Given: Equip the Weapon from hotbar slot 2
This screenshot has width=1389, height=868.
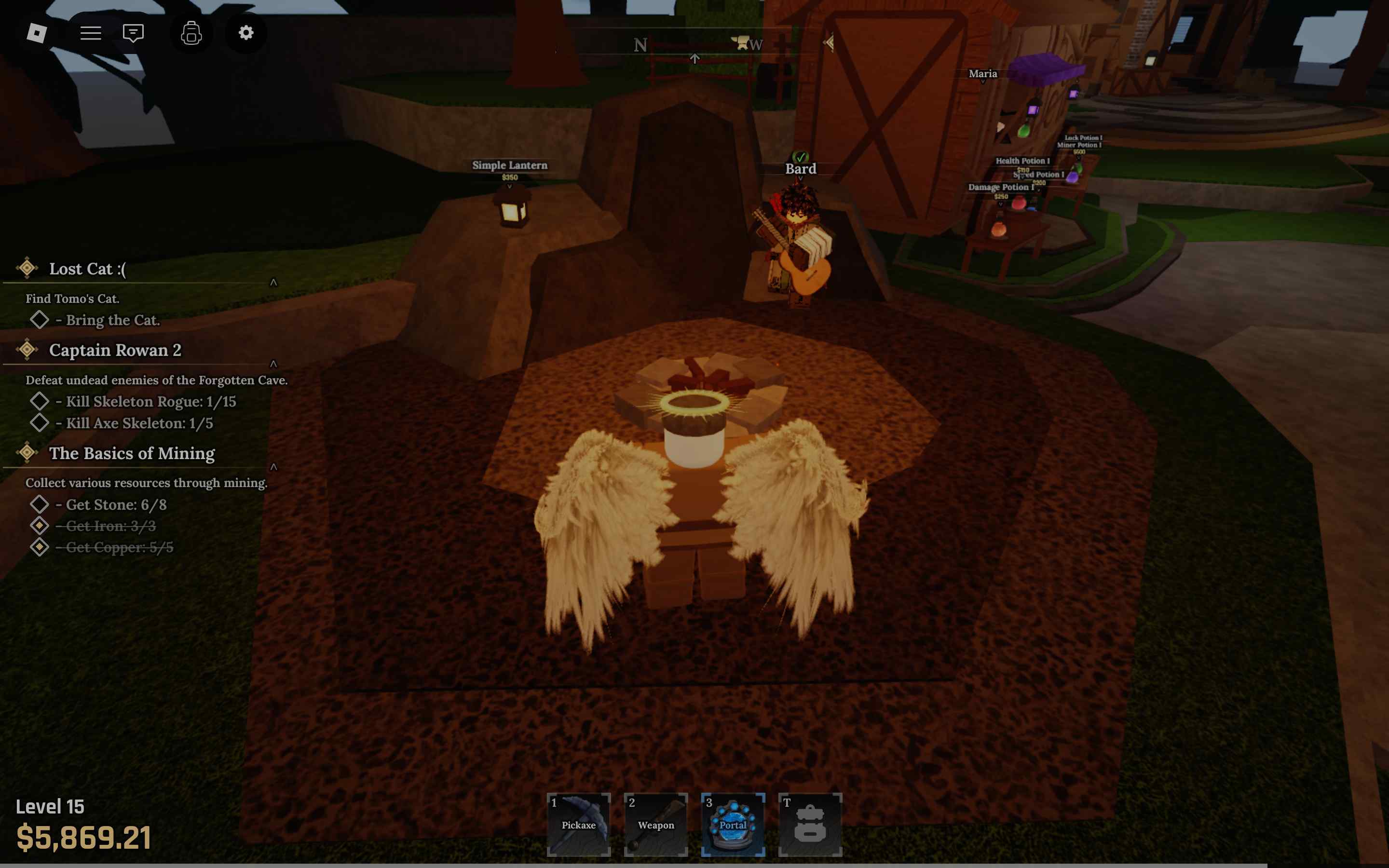Looking at the screenshot, I should click(656, 825).
